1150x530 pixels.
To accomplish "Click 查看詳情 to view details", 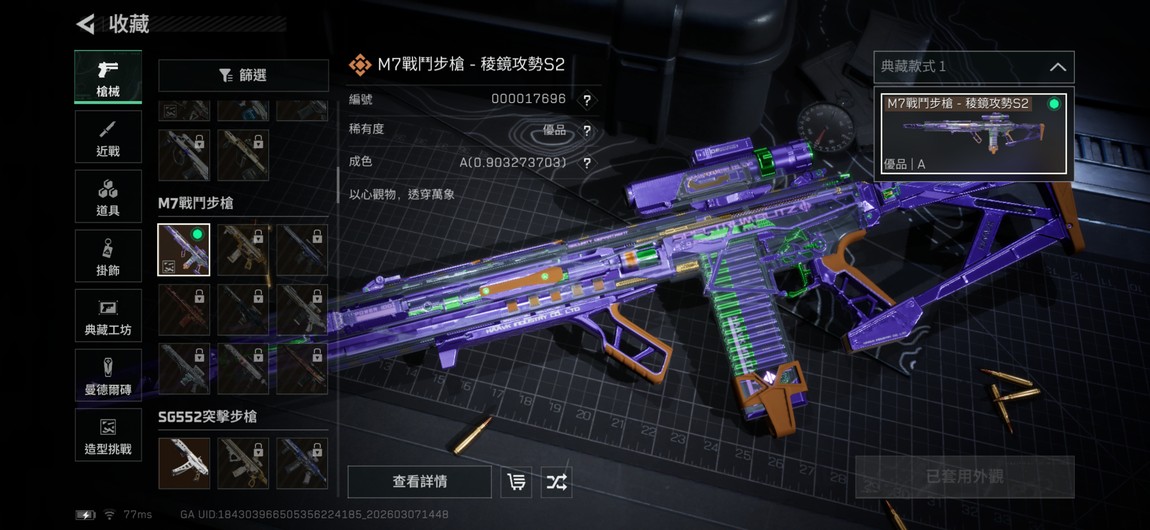I will pos(419,482).
